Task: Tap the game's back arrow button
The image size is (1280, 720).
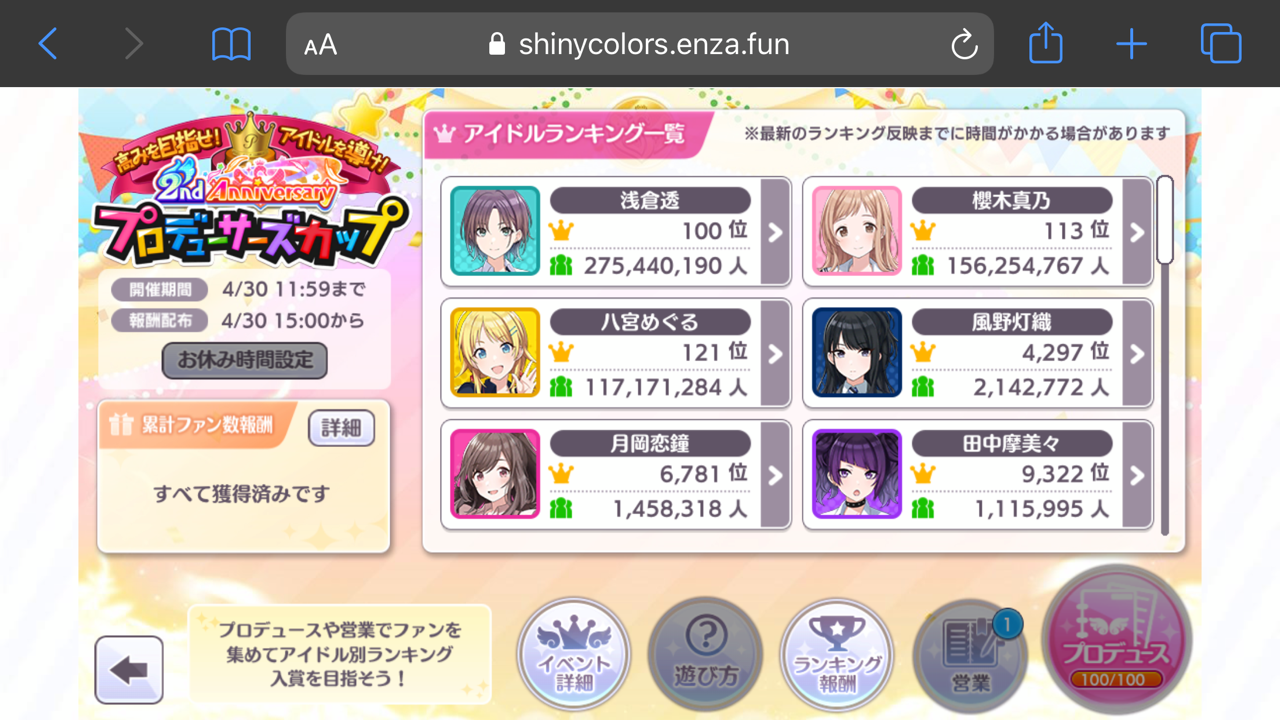Action: pyautogui.click(x=129, y=669)
